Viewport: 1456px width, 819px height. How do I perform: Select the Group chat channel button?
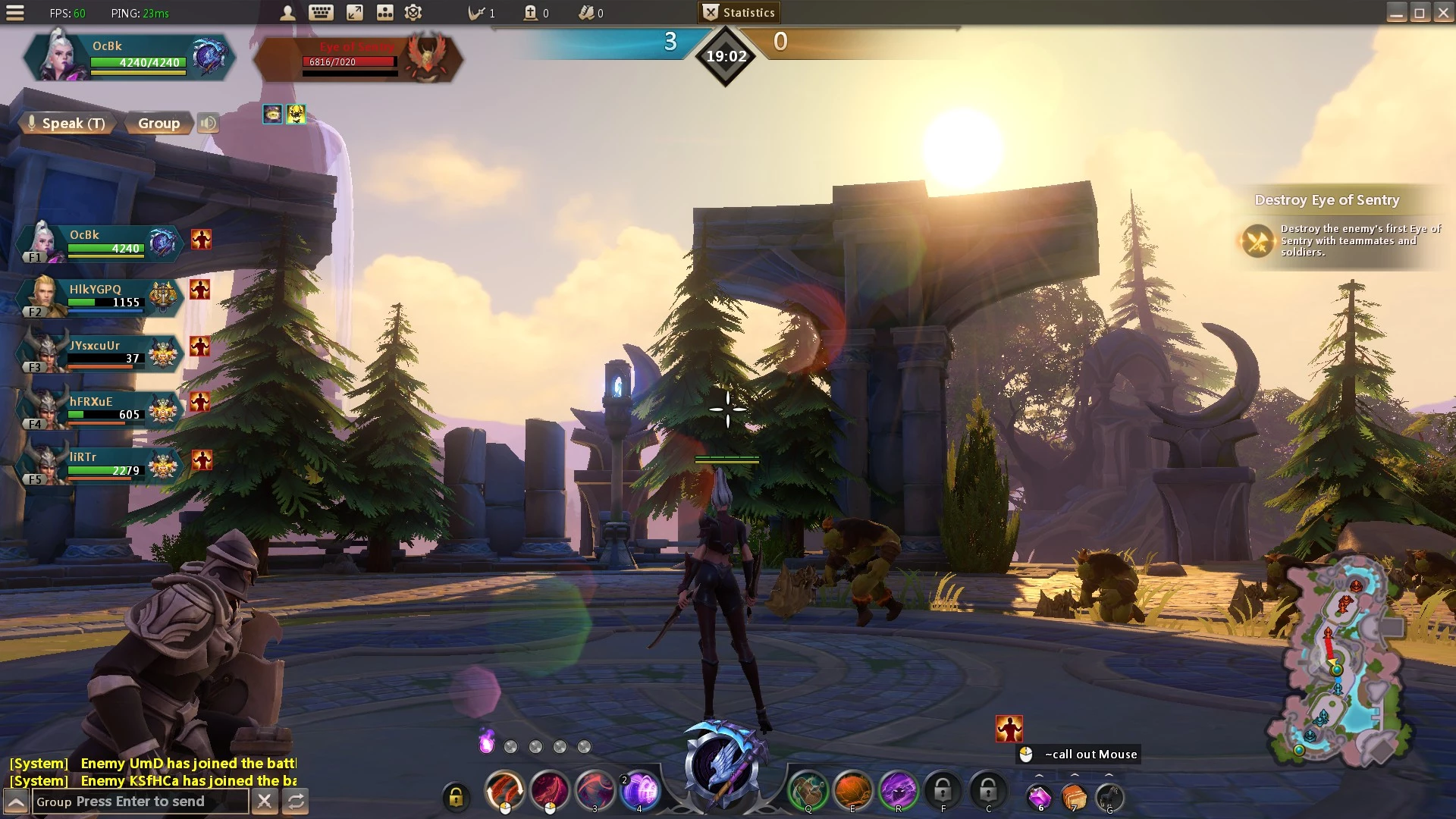click(x=158, y=123)
